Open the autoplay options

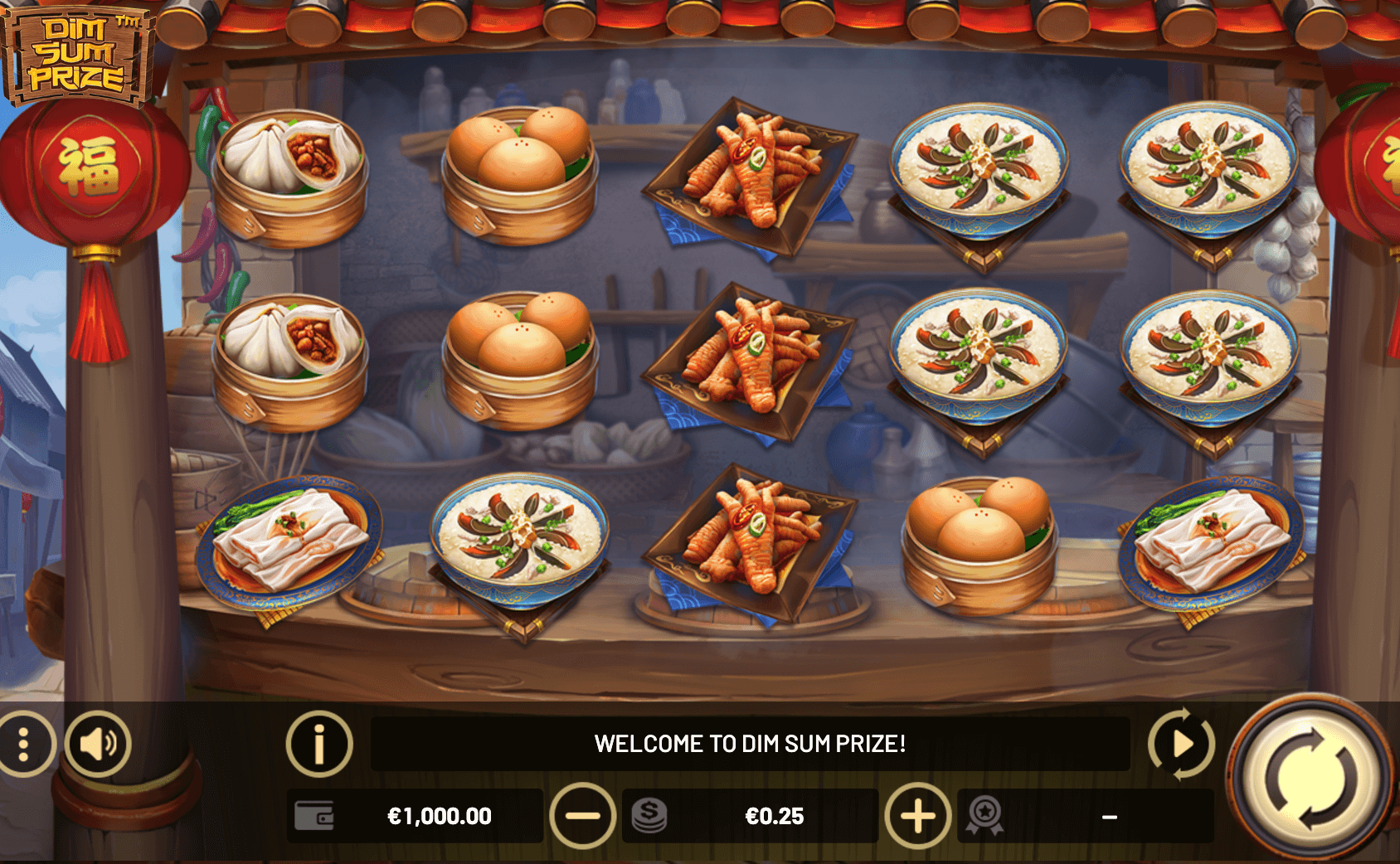1181,744
